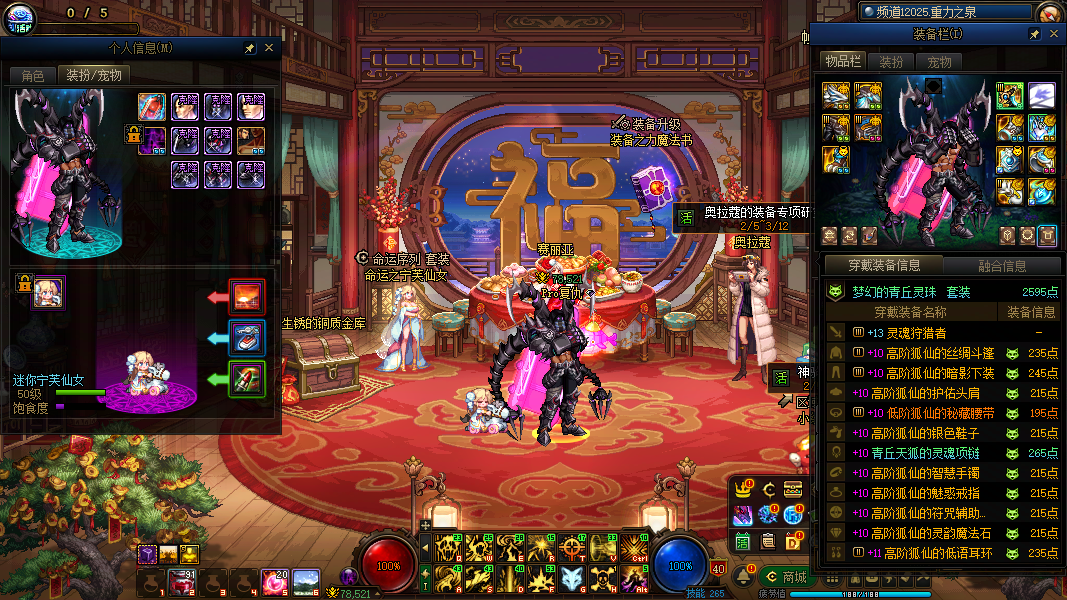Select the 频道 channel selector at top
Viewport: 1067px width, 600px height.
point(945,11)
